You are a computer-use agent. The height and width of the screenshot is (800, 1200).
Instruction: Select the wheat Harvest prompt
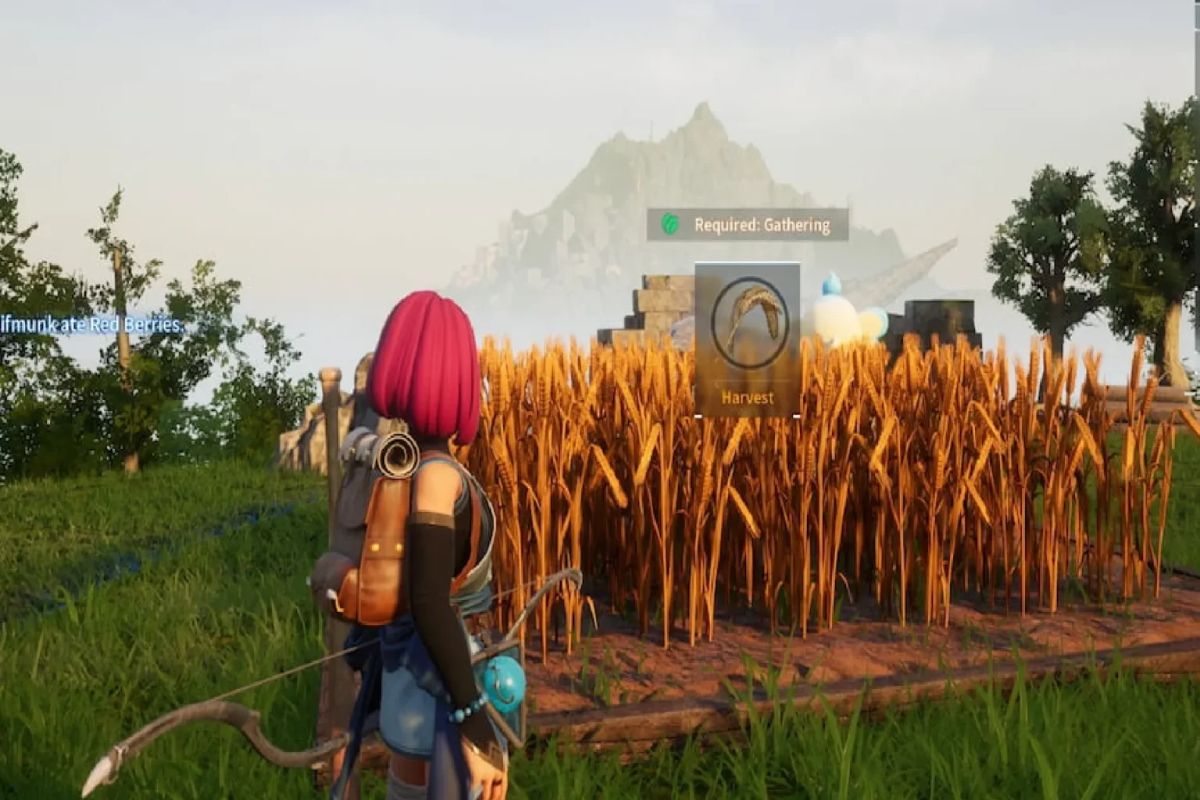747,339
